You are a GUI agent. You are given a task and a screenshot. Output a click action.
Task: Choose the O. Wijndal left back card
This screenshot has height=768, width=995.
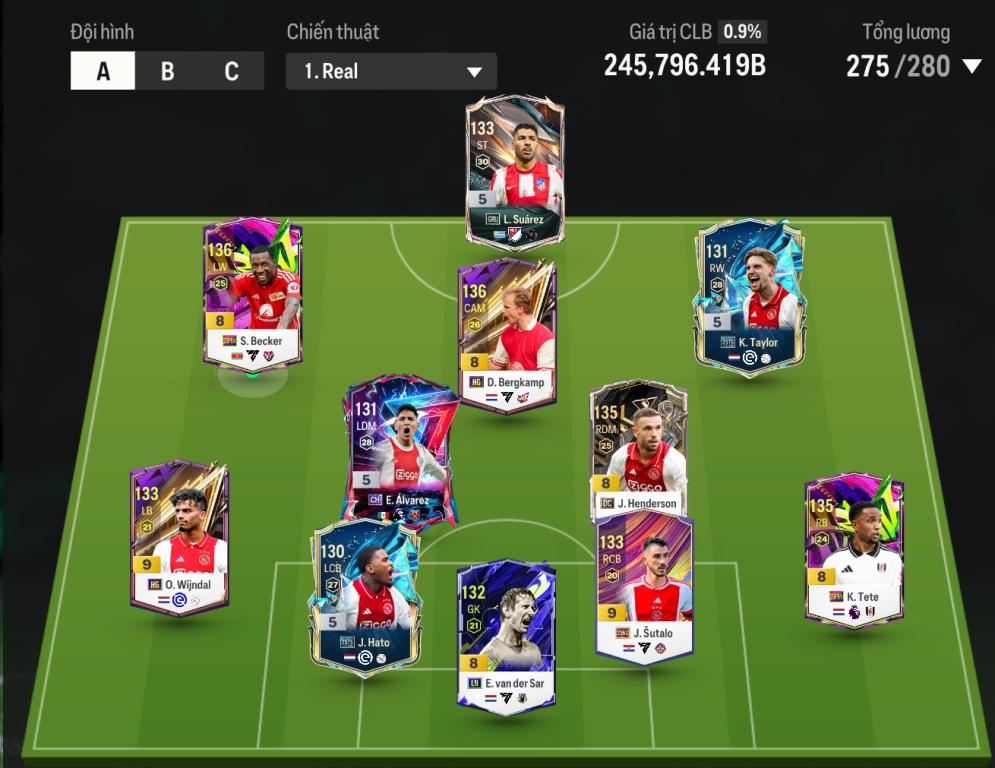[179, 538]
